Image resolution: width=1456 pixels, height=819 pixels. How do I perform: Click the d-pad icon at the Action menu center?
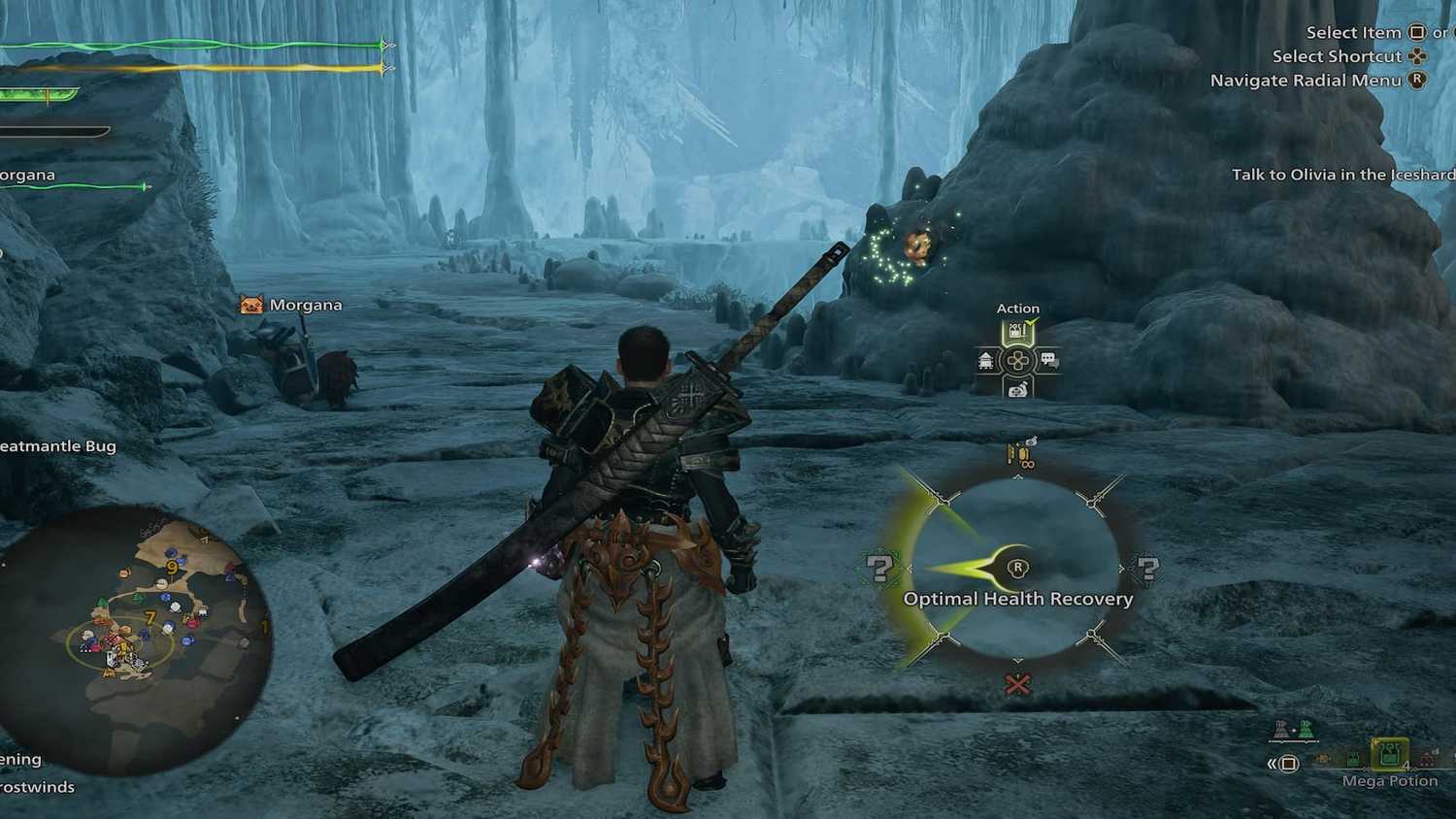pyautogui.click(x=1018, y=359)
